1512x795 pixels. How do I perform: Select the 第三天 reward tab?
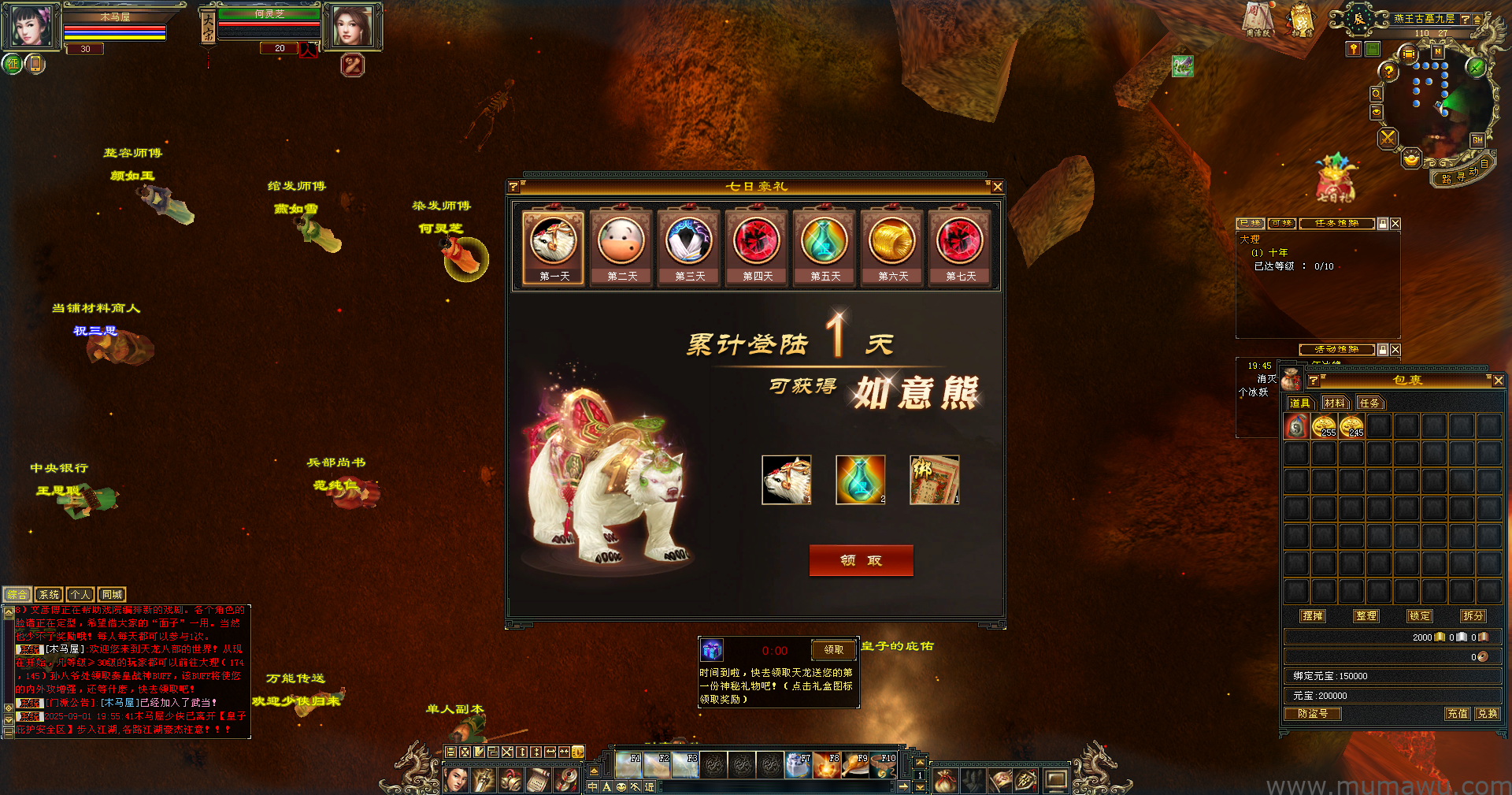(x=690, y=247)
